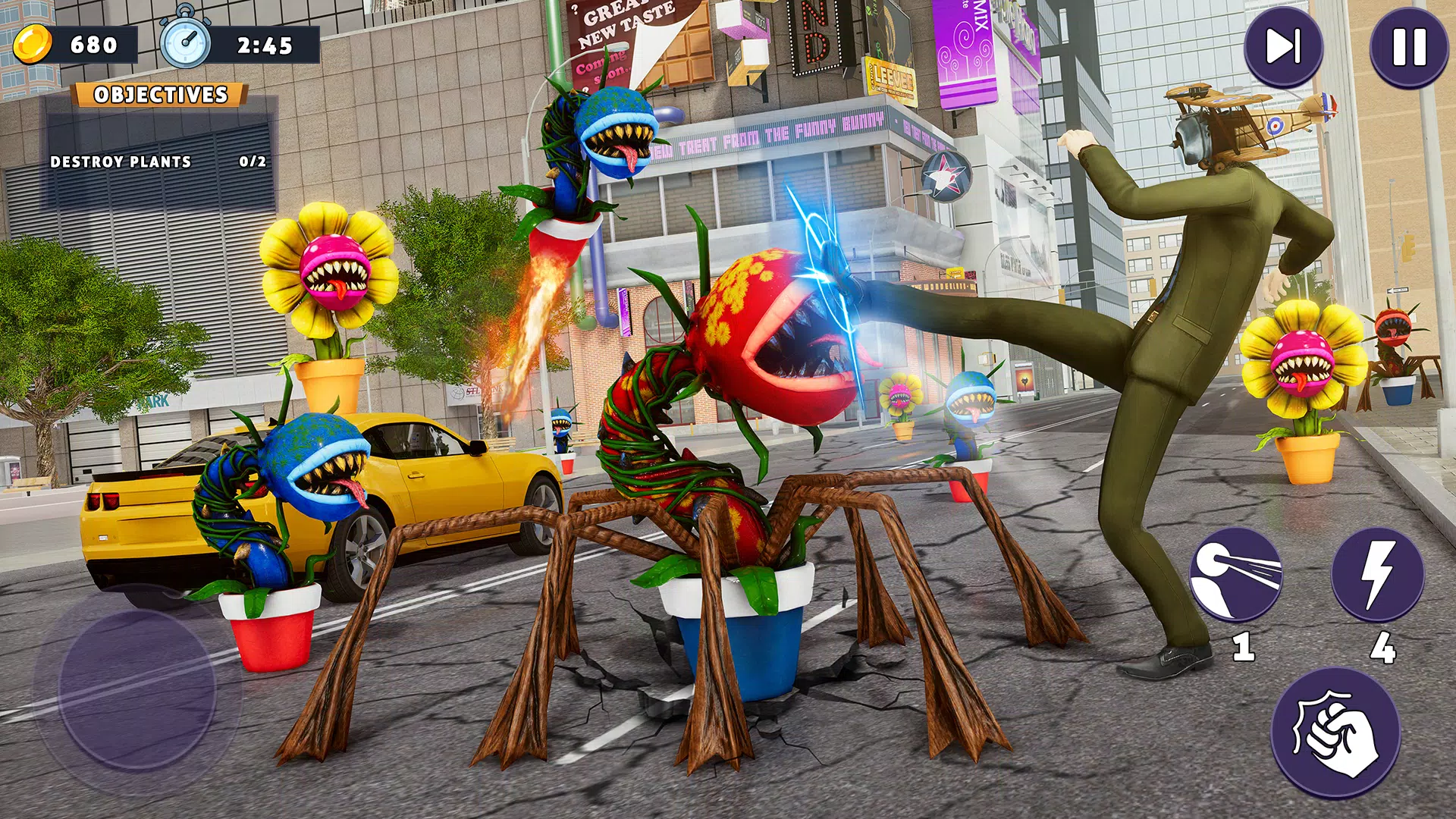Tap the skip-forward button

click(x=1283, y=47)
